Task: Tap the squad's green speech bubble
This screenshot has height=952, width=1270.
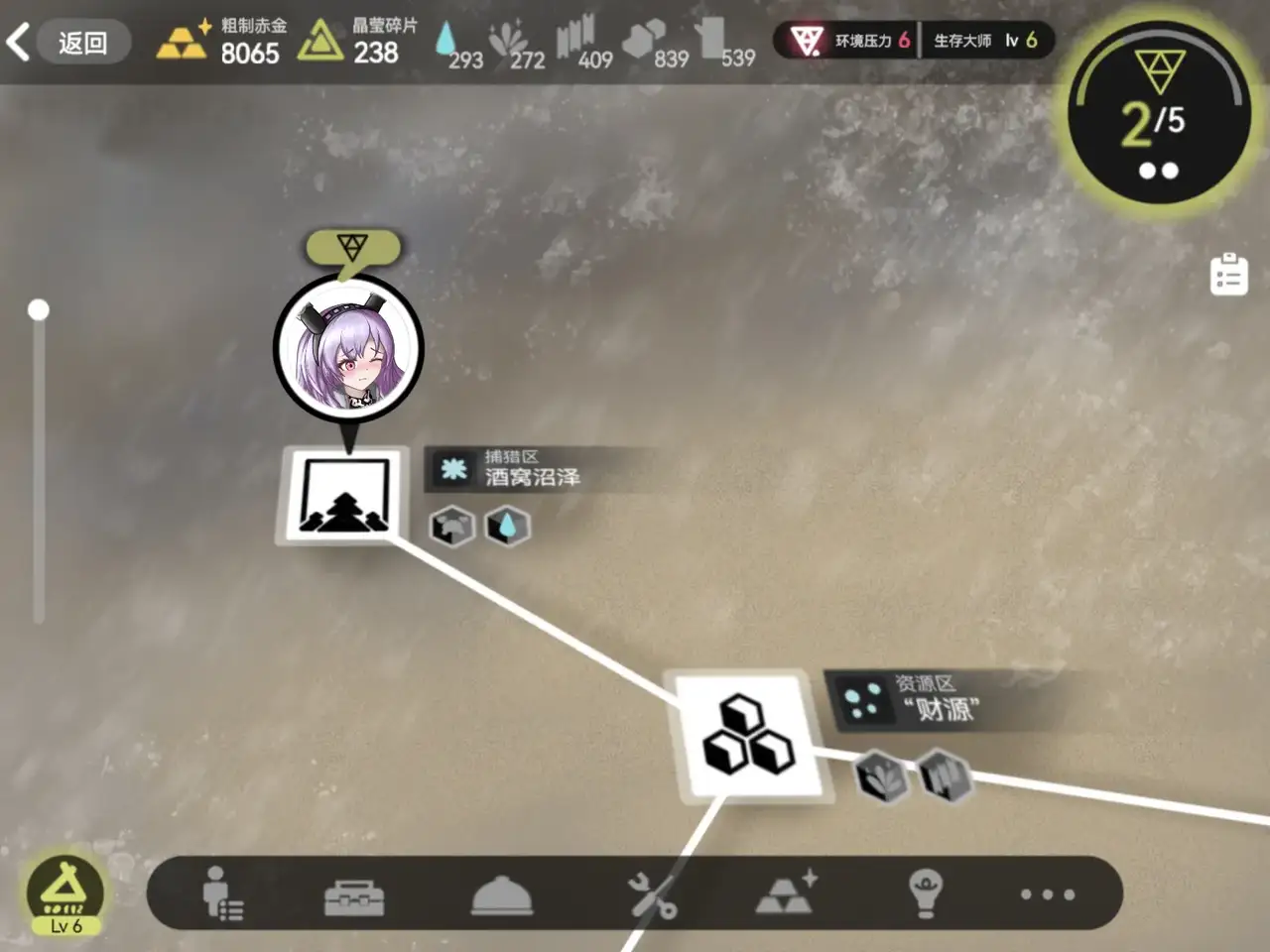Action: click(352, 248)
